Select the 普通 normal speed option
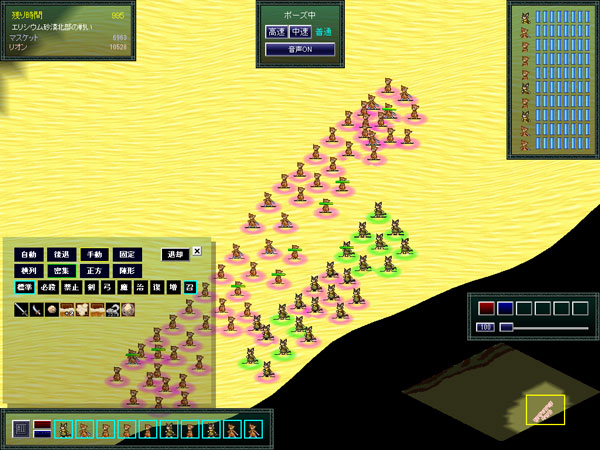 [x=324, y=32]
